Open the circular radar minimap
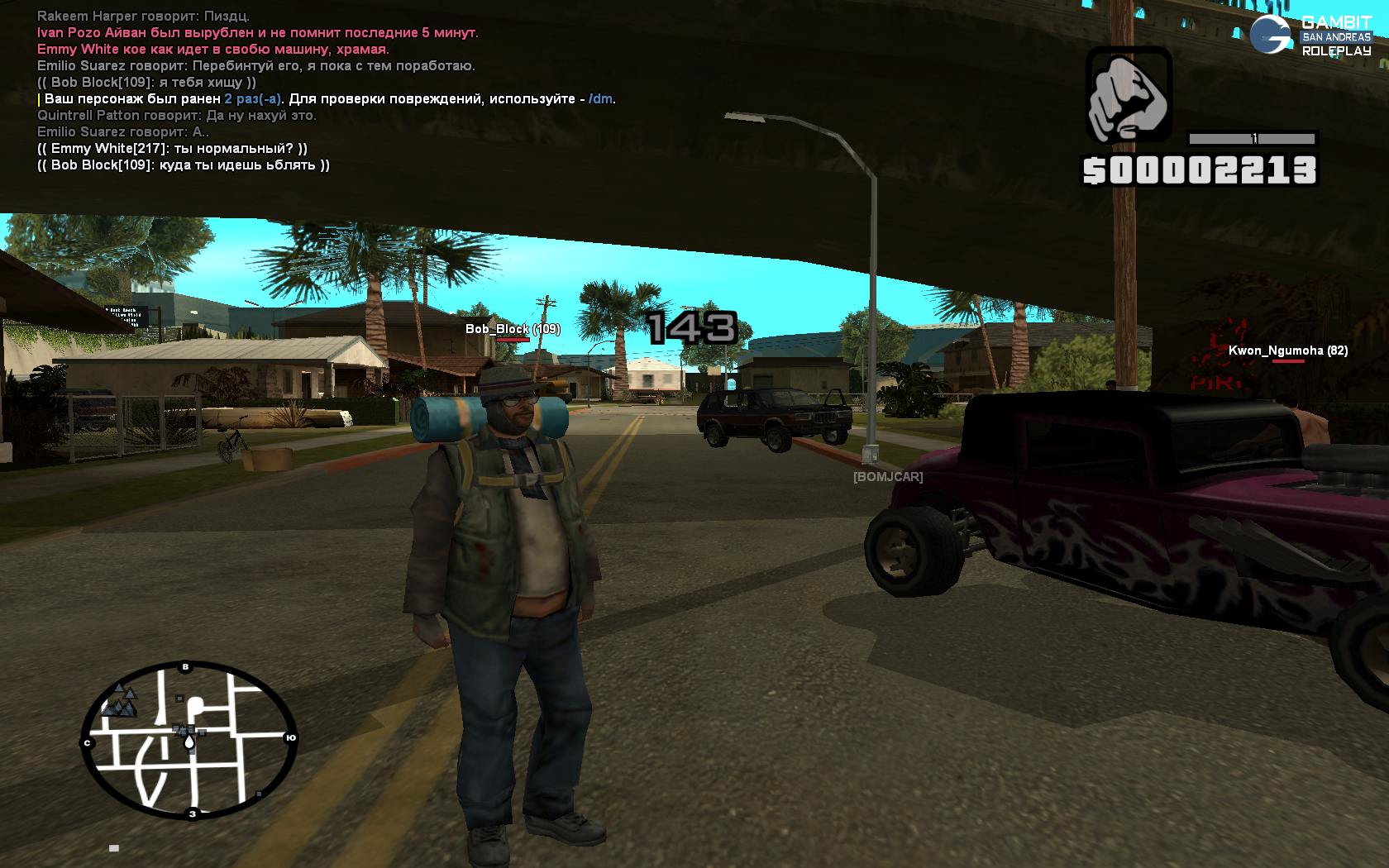Screen dimensions: 1389x868 click(x=189, y=740)
